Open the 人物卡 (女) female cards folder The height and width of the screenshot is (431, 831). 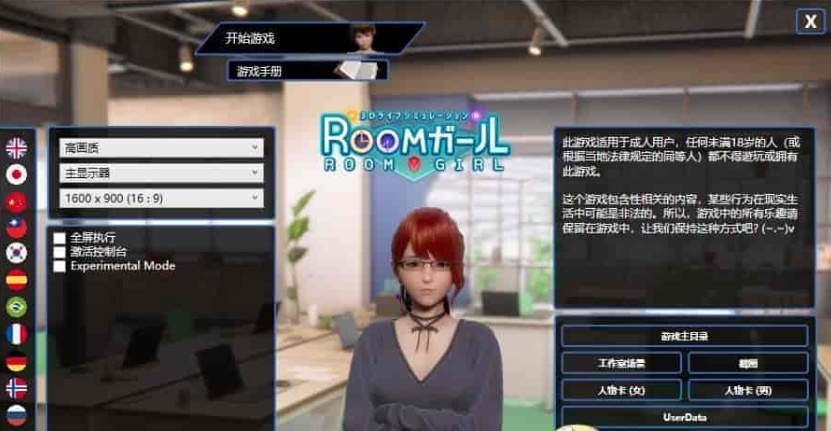coord(621,390)
